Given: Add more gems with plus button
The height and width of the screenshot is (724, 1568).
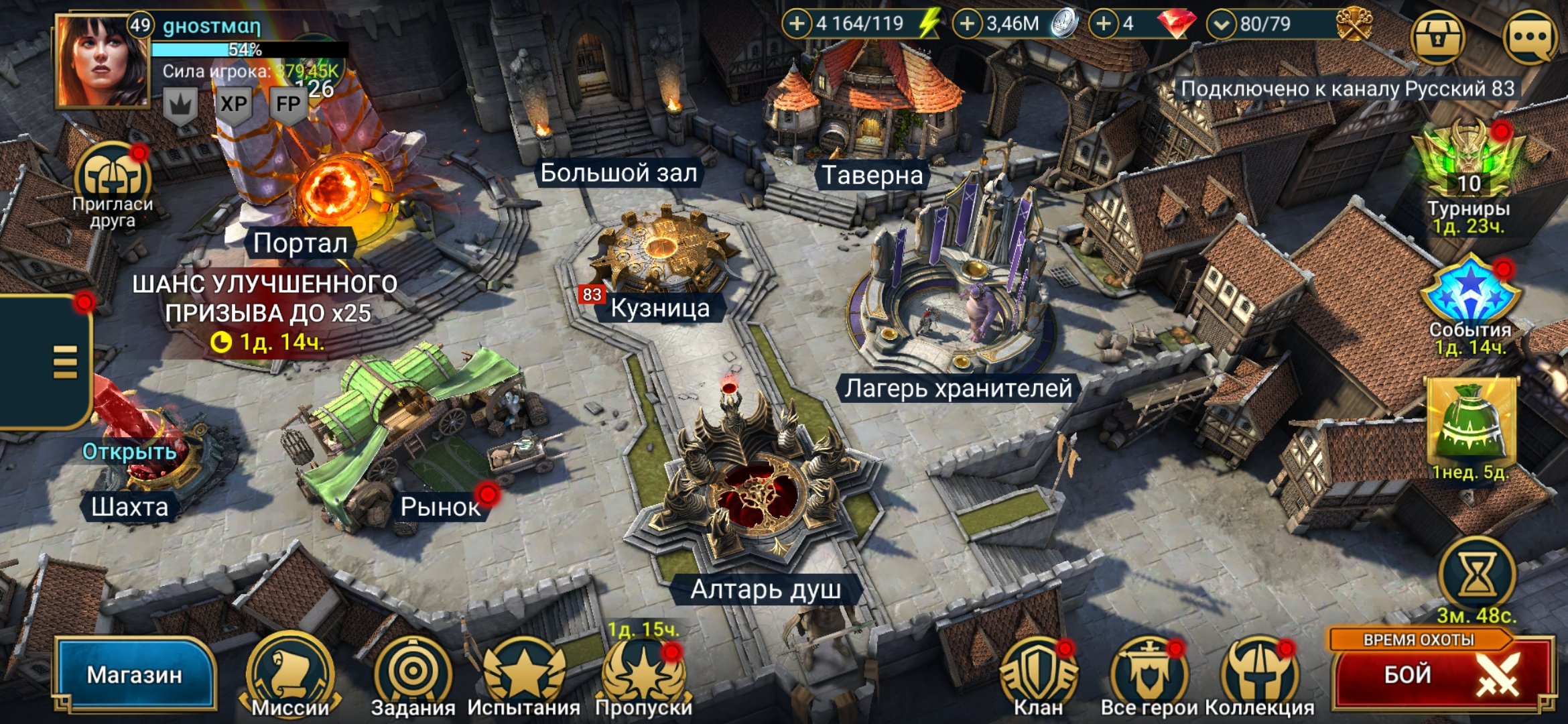Looking at the screenshot, I should 1103,24.
